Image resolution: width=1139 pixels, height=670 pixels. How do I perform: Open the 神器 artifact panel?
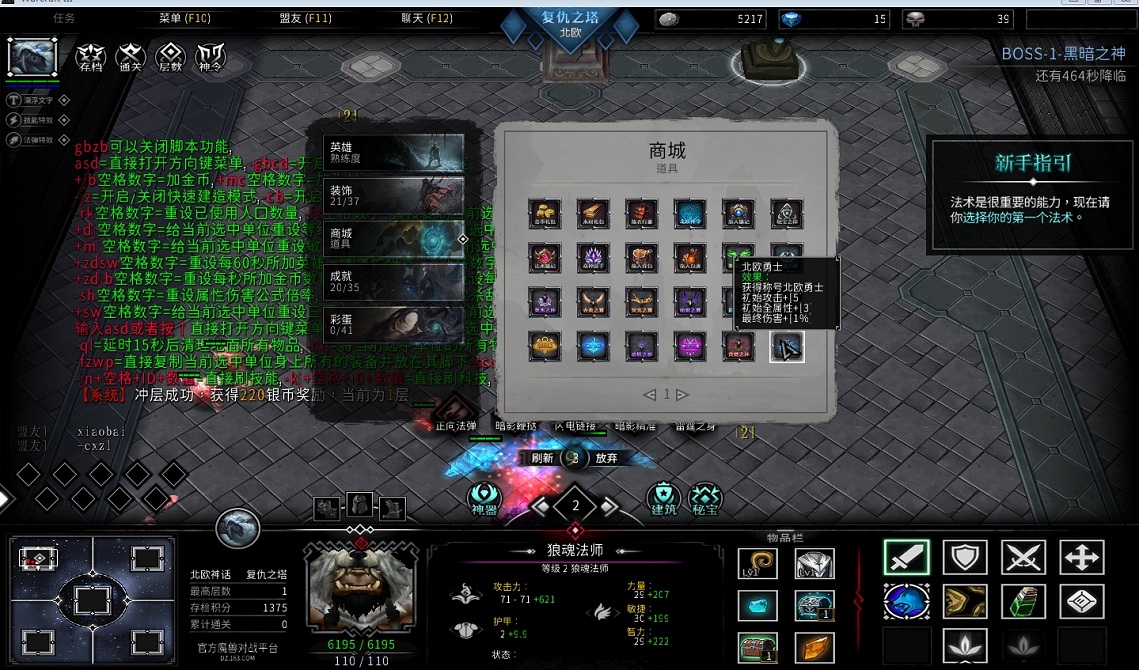point(484,497)
